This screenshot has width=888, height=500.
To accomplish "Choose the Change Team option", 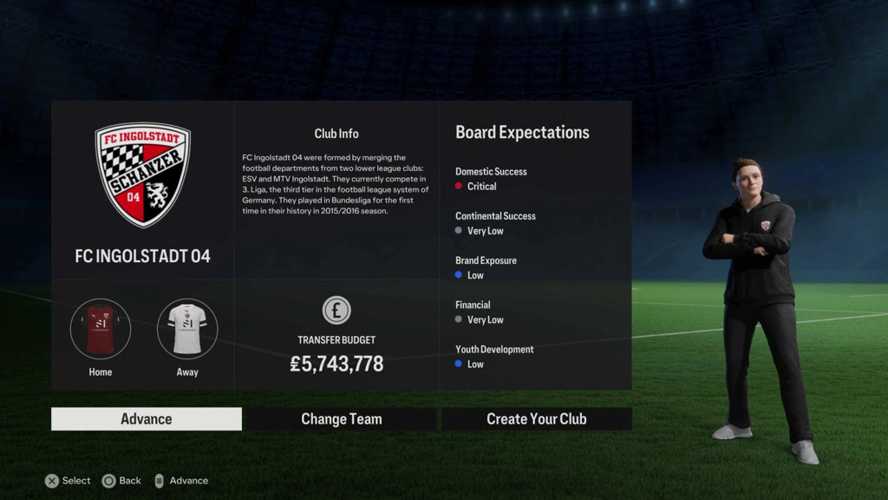I will click(x=341, y=419).
